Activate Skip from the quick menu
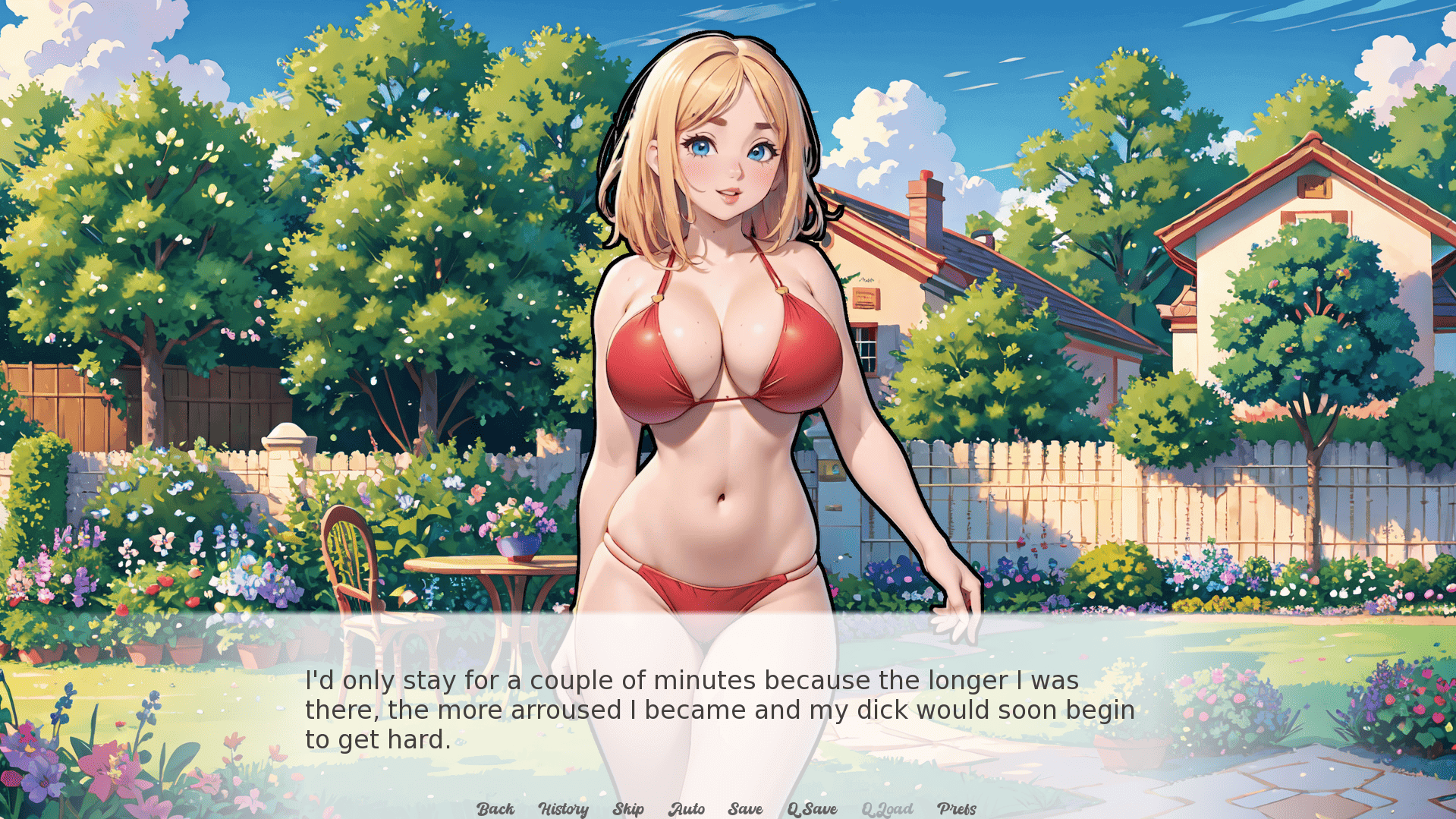 pyautogui.click(x=628, y=808)
